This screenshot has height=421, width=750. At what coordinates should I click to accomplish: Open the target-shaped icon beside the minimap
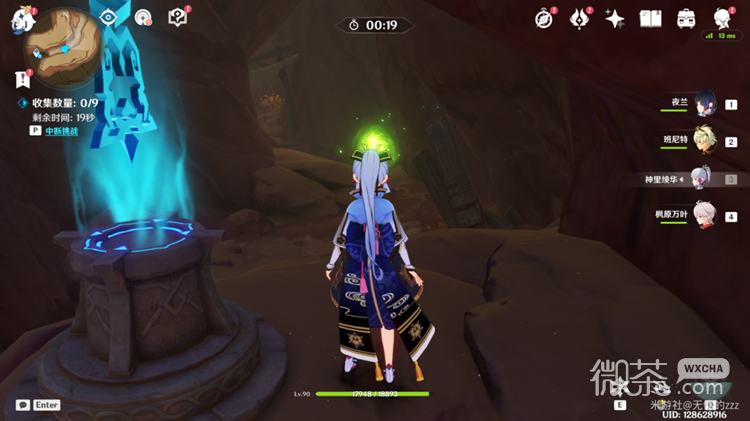click(x=143, y=17)
